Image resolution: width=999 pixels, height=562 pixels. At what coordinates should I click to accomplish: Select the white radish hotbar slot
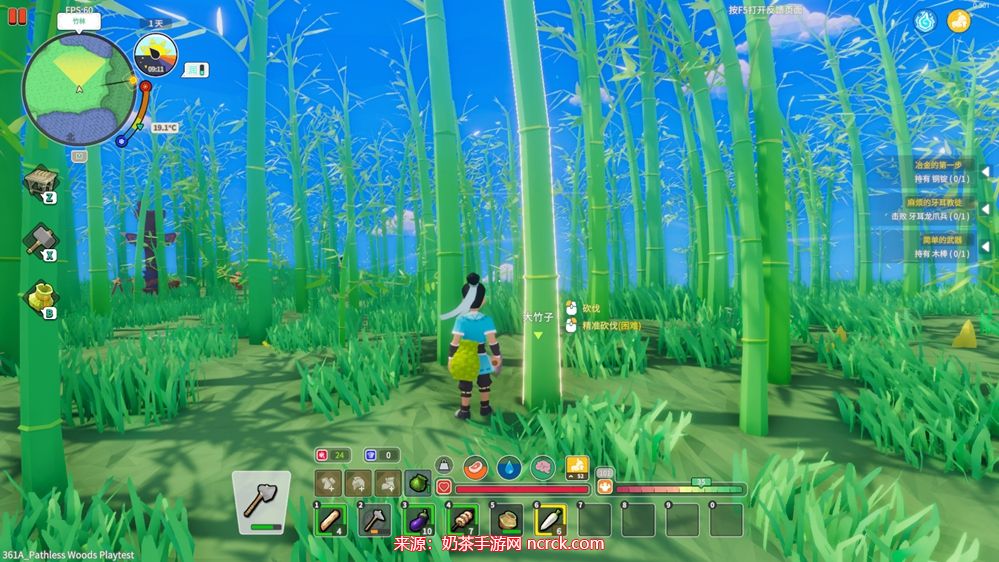point(550,519)
